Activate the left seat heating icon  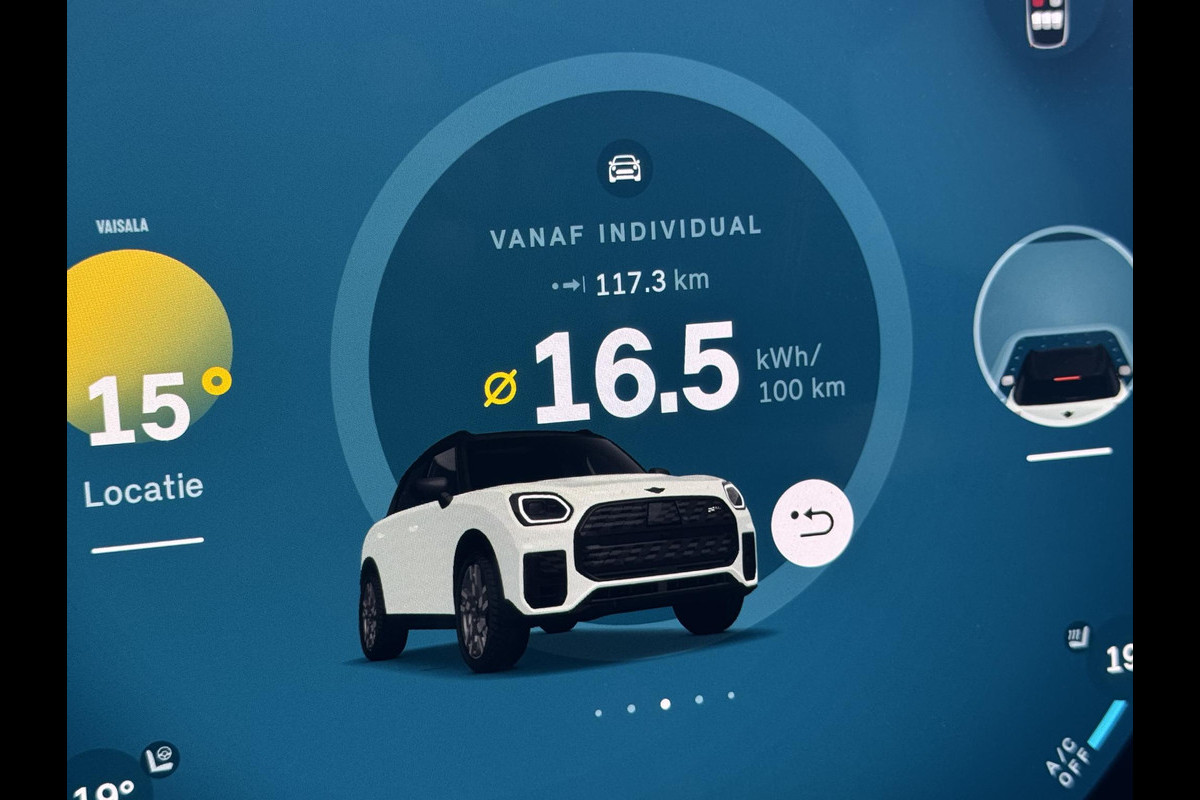pyautogui.click(x=159, y=759)
